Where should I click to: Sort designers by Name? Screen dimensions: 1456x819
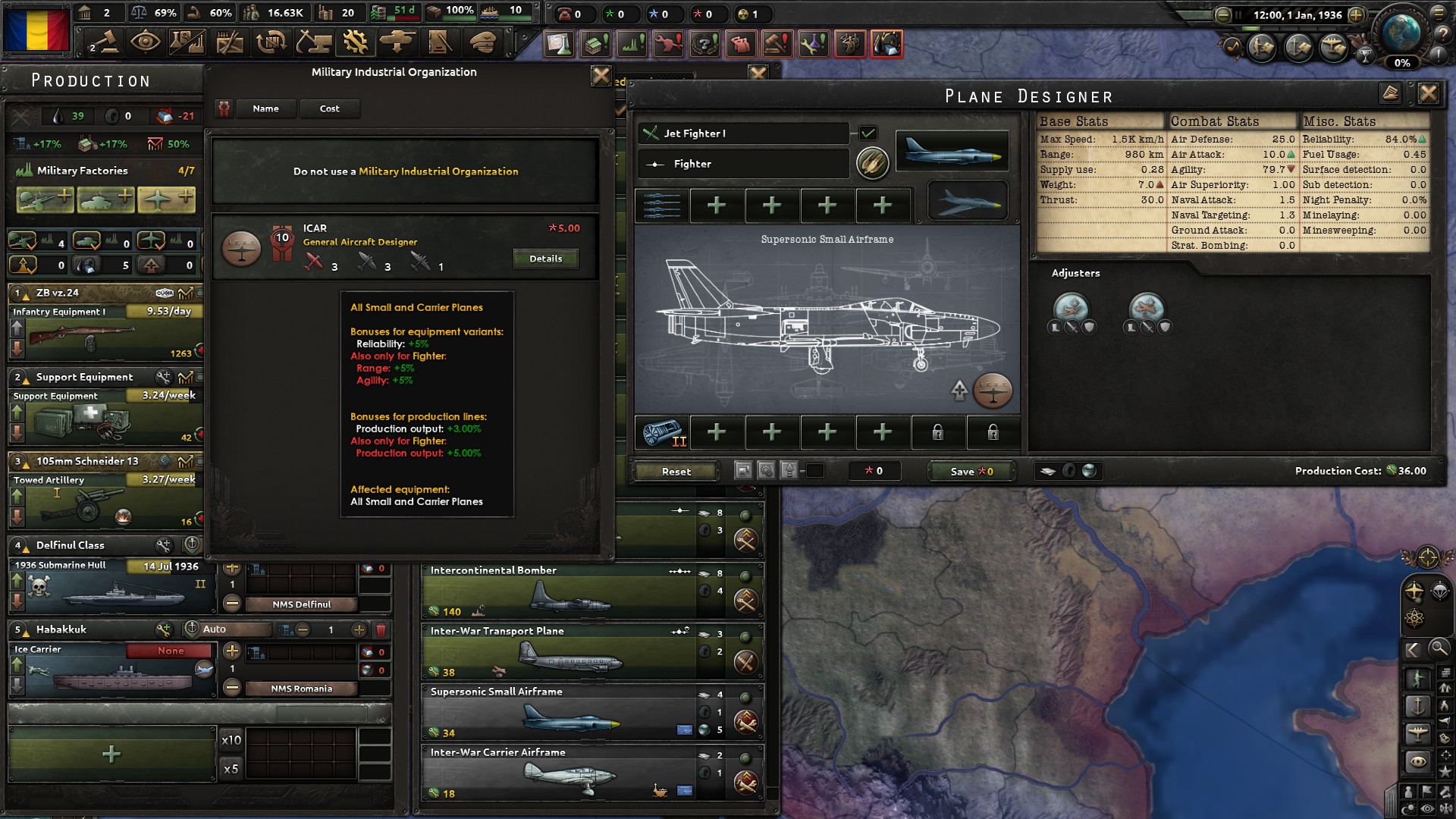click(266, 108)
